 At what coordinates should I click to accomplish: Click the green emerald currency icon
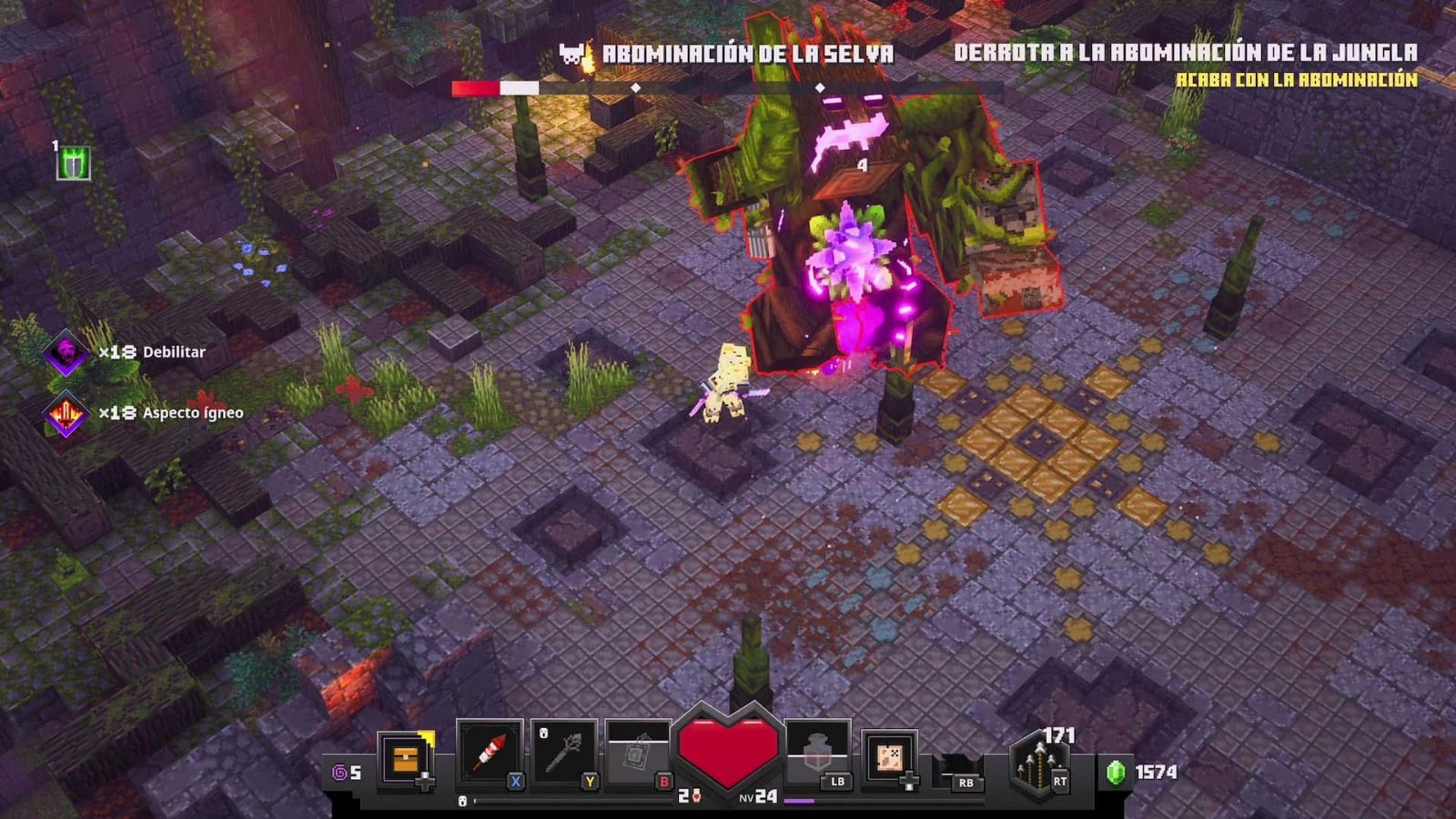(1116, 772)
